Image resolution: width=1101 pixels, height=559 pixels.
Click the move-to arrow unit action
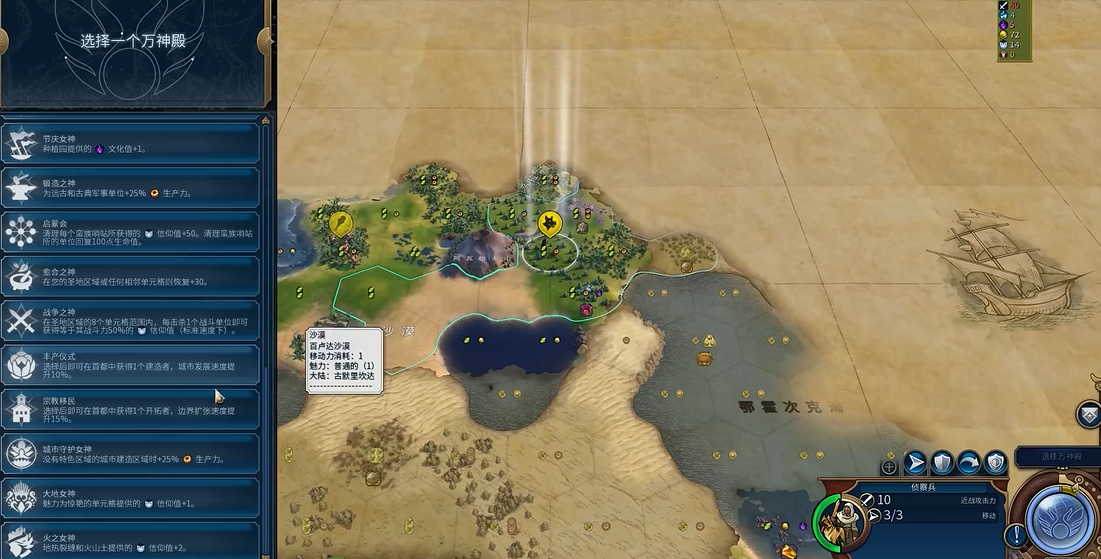click(915, 462)
